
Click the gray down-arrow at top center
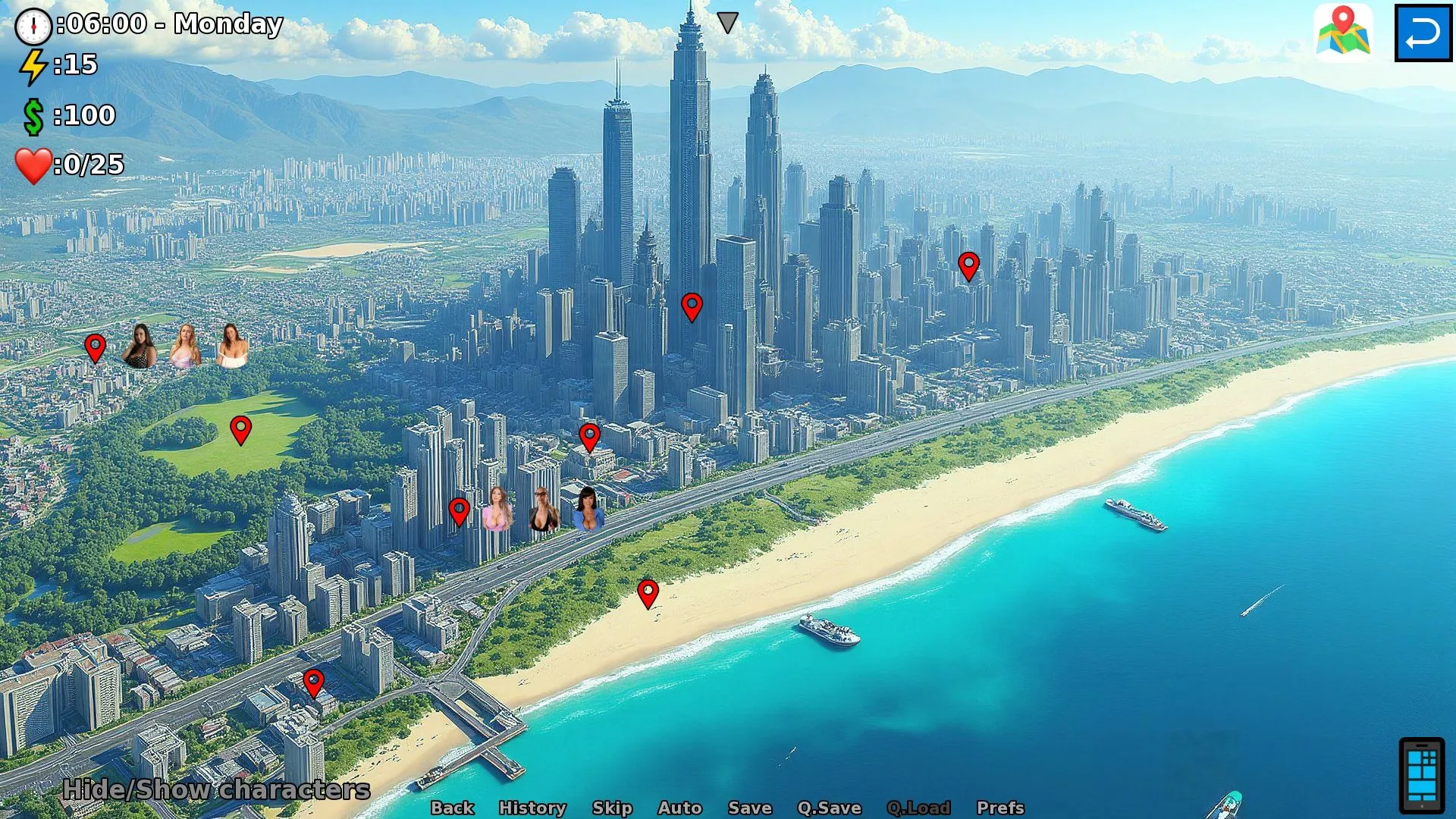727,22
